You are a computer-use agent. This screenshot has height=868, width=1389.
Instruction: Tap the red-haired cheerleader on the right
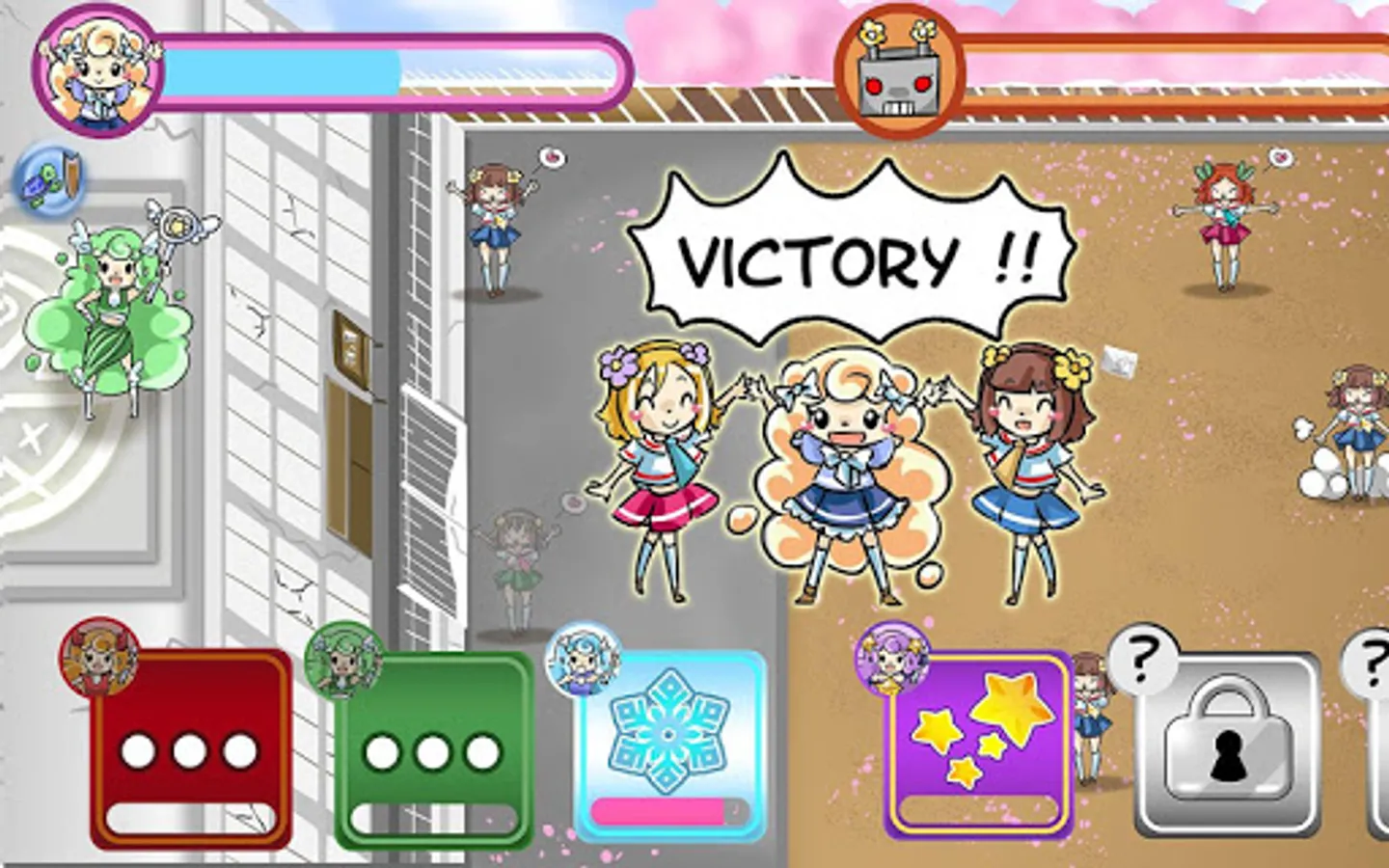point(1227,222)
